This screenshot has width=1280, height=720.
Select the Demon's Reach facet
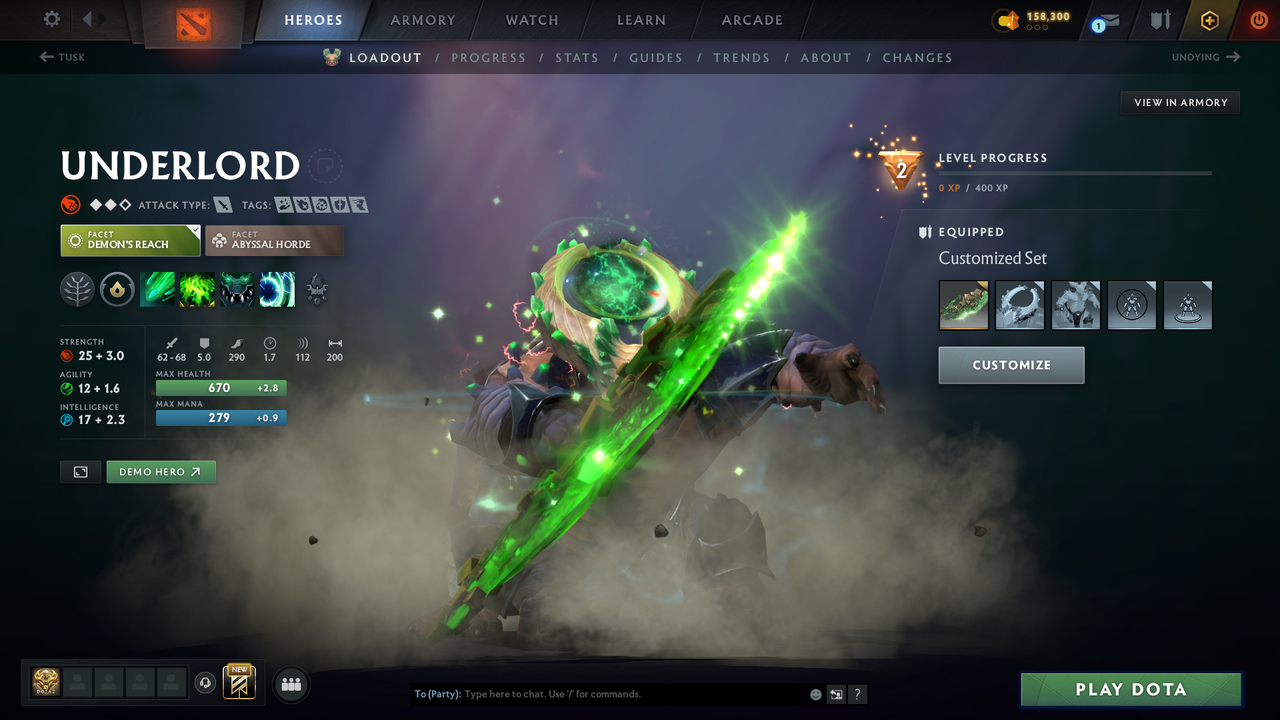point(130,240)
